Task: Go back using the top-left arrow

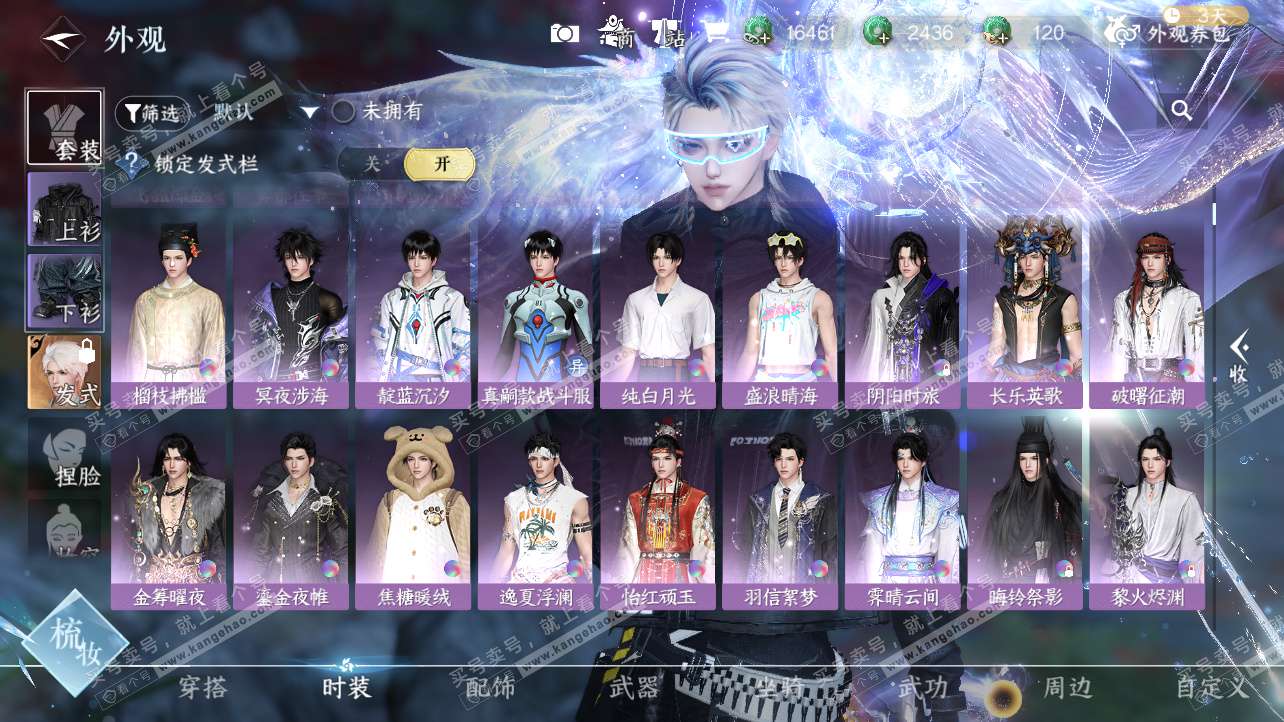Action: coord(62,39)
